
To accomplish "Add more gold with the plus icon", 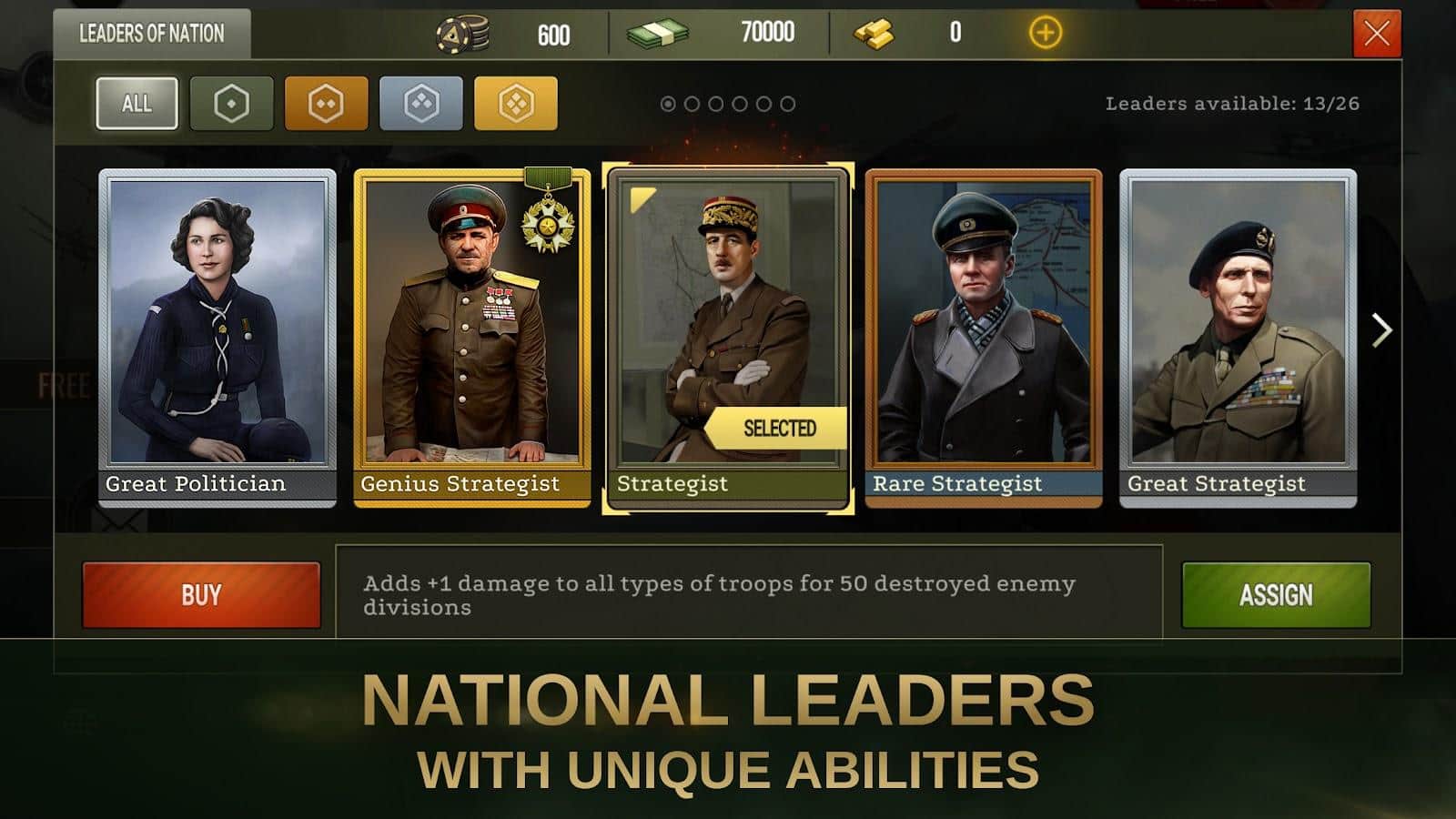I will pyautogui.click(x=1045, y=34).
